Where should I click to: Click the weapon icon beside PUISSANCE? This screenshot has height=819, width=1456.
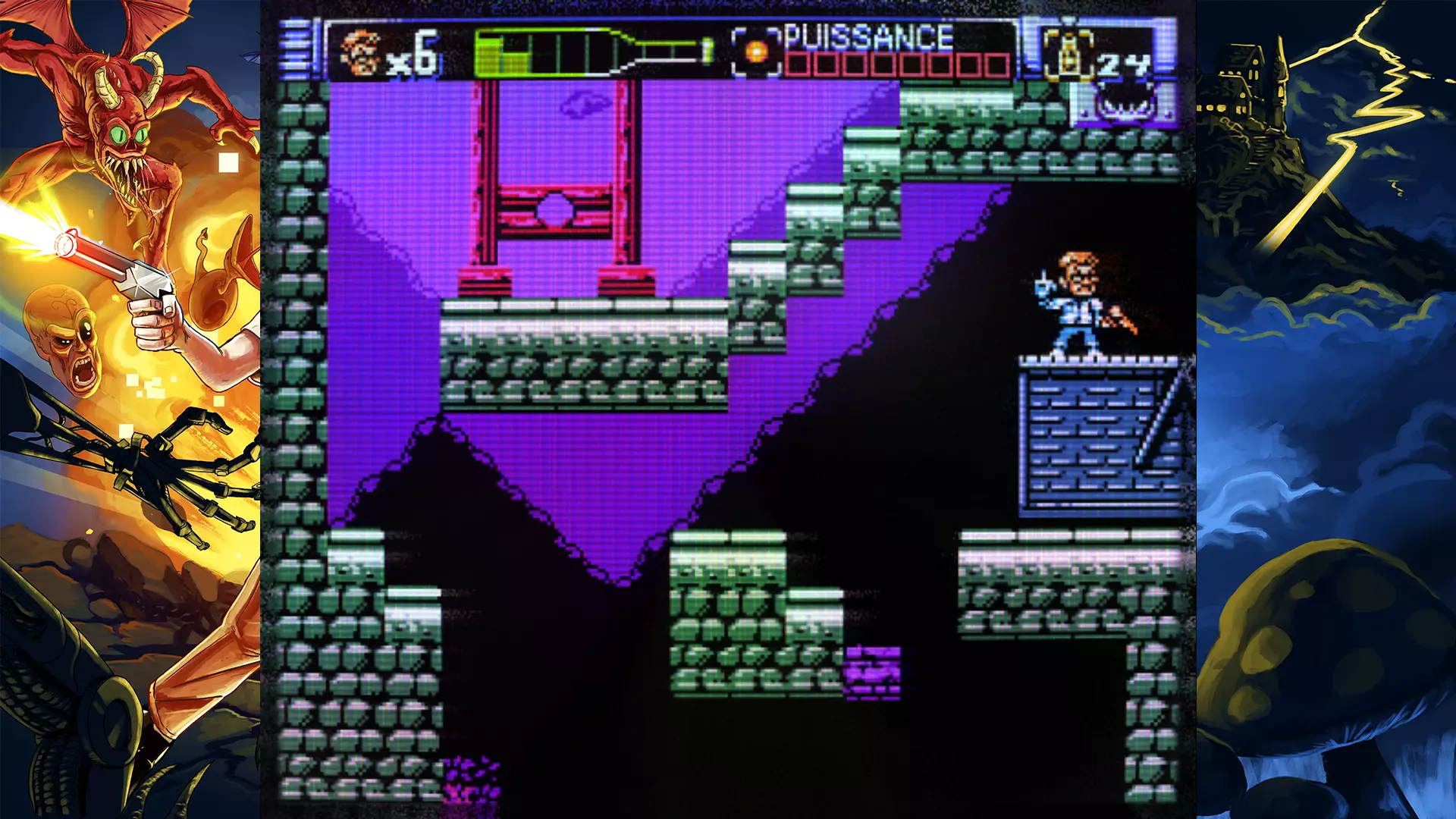click(756, 52)
